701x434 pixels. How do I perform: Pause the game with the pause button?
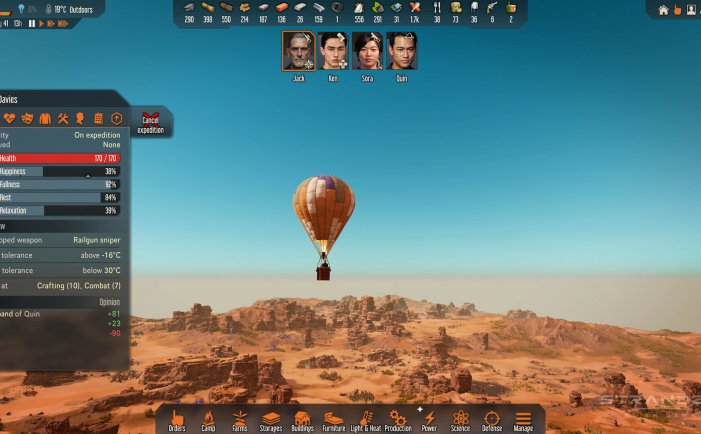pos(32,23)
